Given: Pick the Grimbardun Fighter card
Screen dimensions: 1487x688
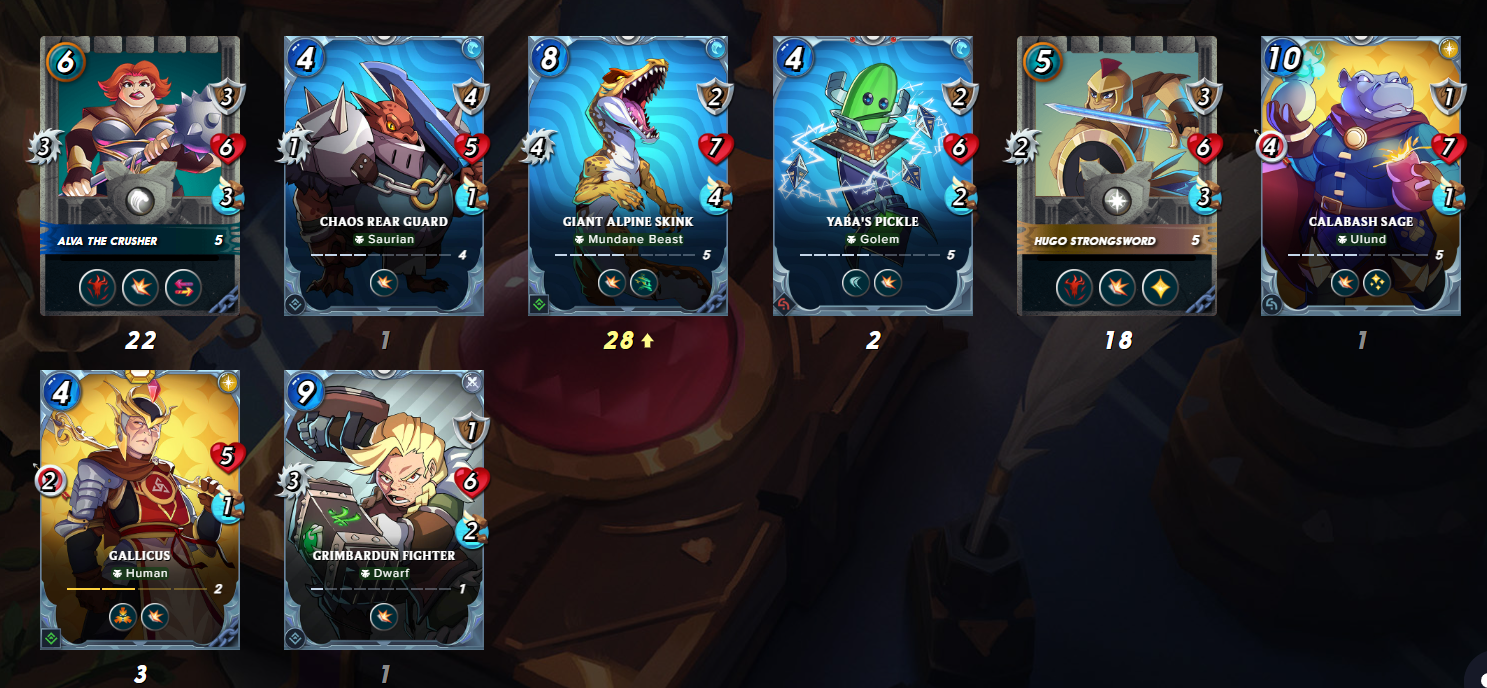Looking at the screenshot, I should (384, 509).
